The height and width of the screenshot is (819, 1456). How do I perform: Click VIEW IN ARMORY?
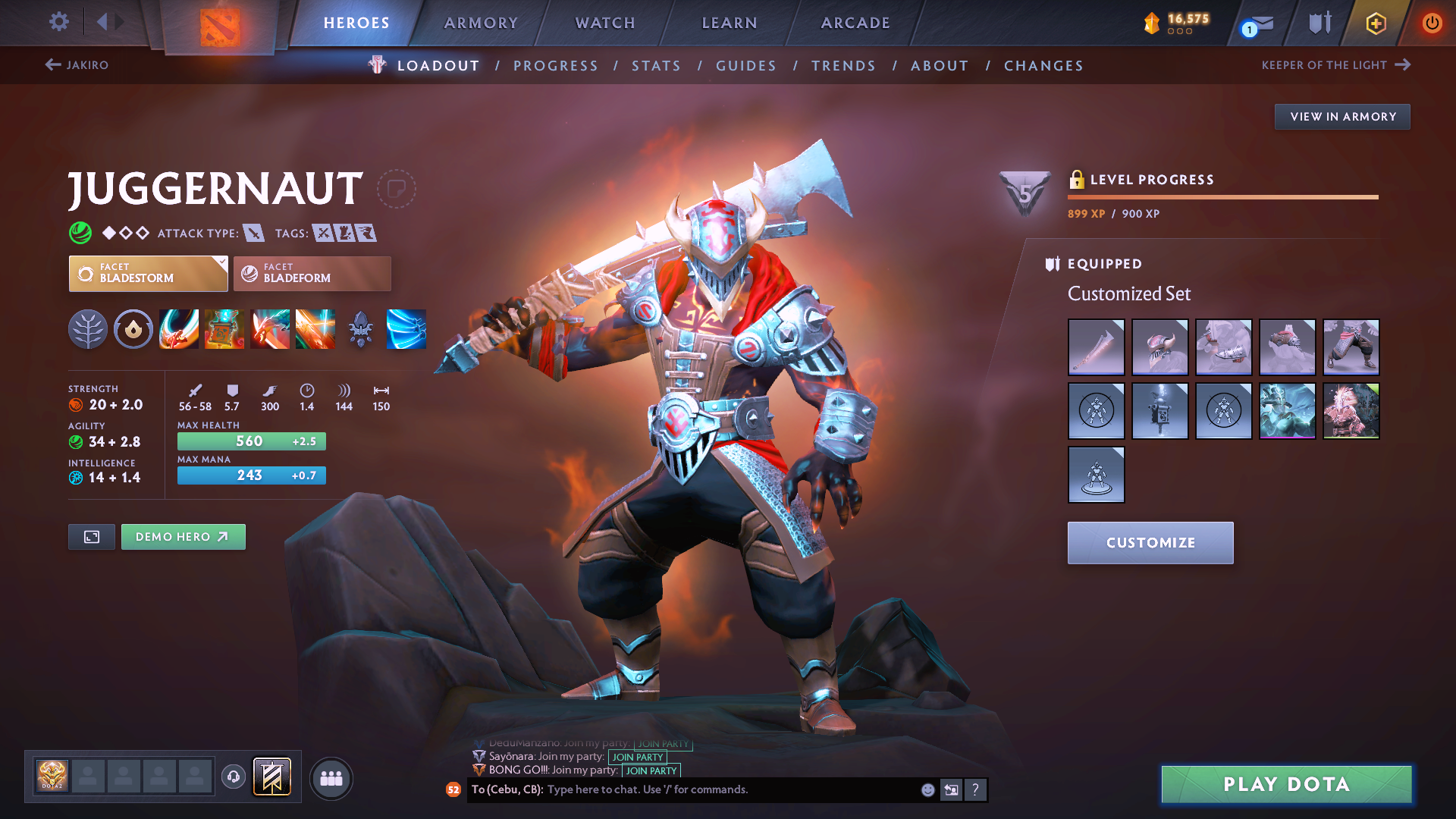(1342, 116)
